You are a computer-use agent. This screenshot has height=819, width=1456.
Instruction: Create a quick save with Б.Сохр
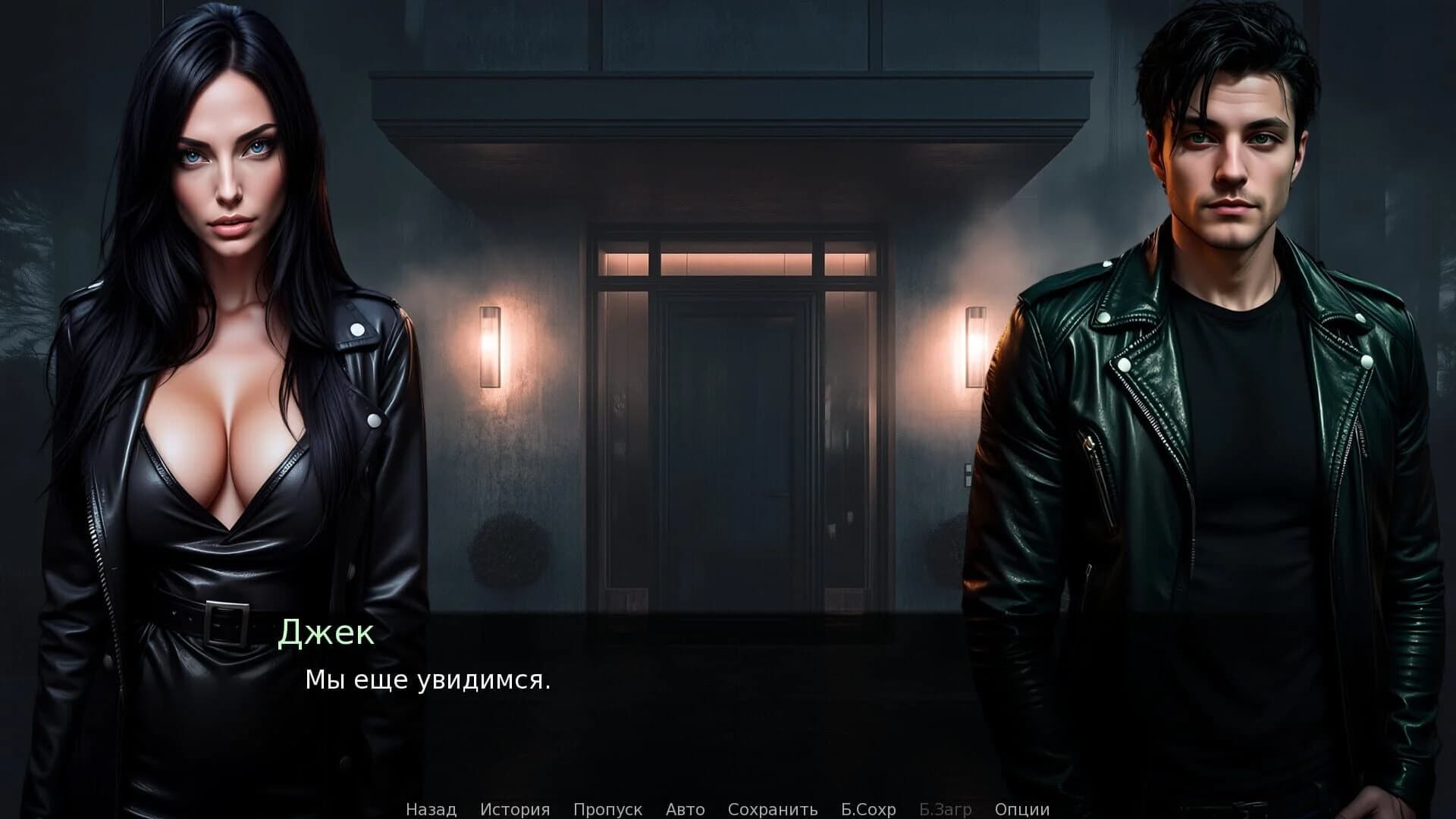pyautogui.click(x=869, y=809)
